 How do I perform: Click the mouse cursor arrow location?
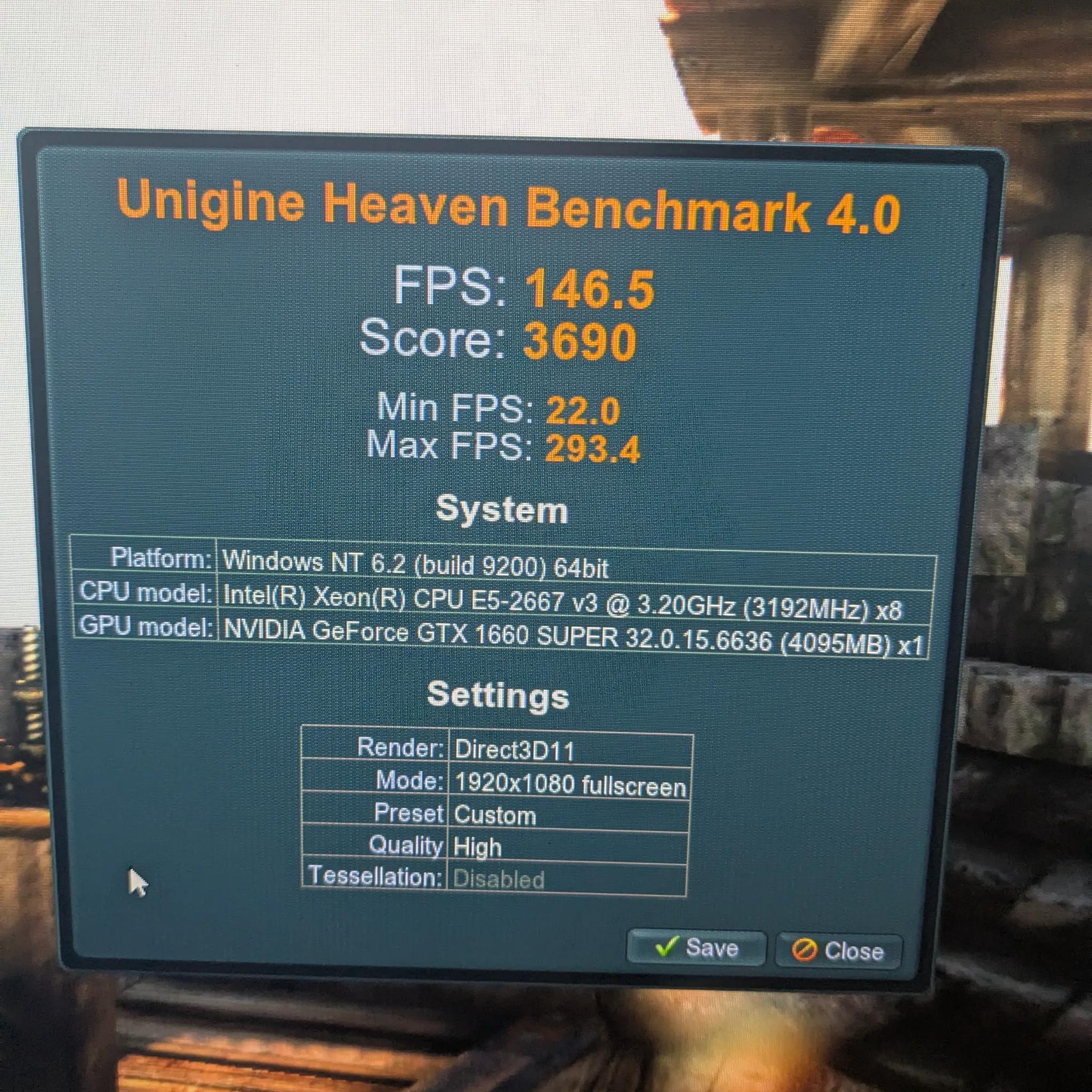click(135, 881)
